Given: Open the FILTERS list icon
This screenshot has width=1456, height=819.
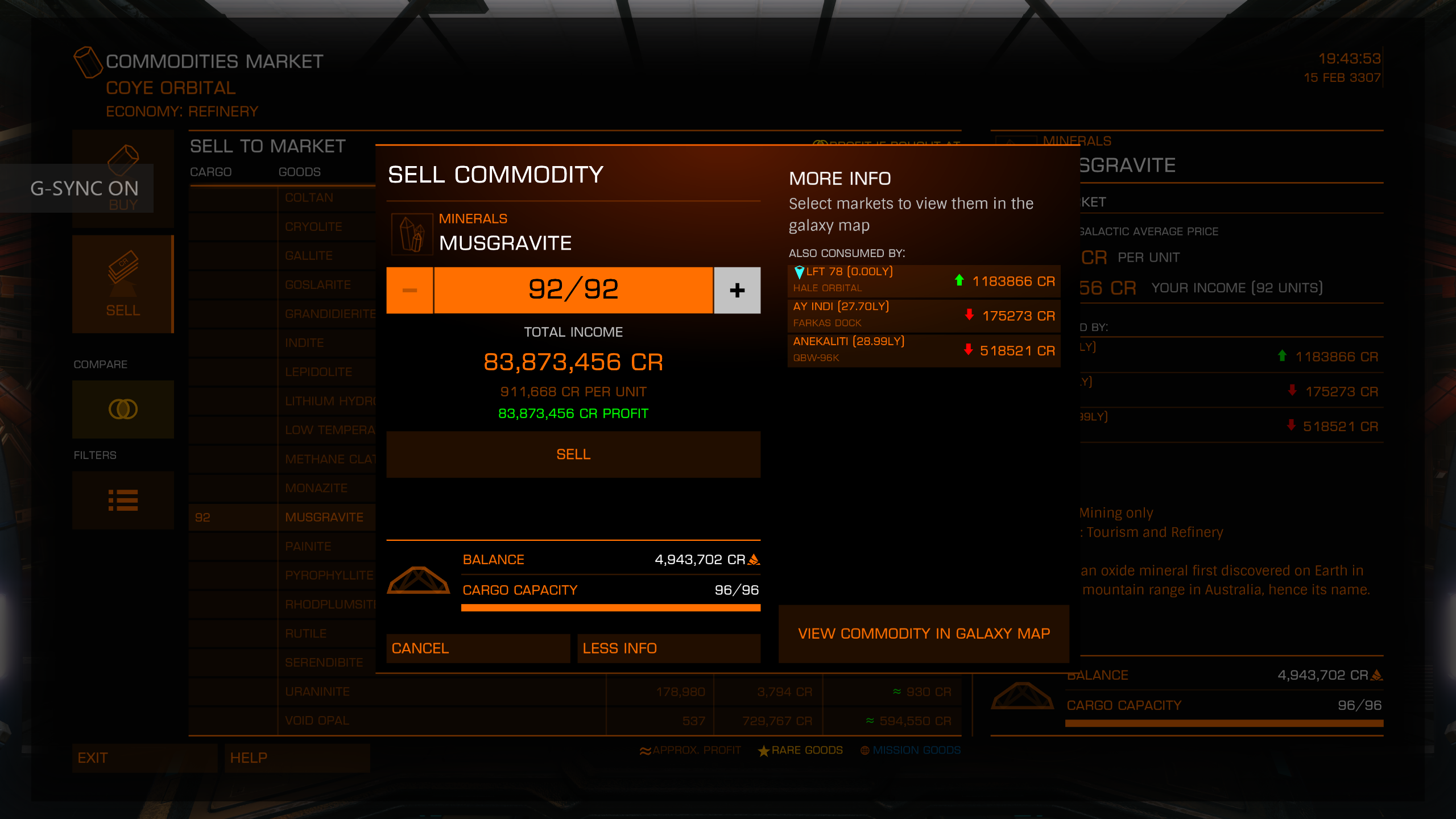Looking at the screenshot, I should tap(122, 499).
